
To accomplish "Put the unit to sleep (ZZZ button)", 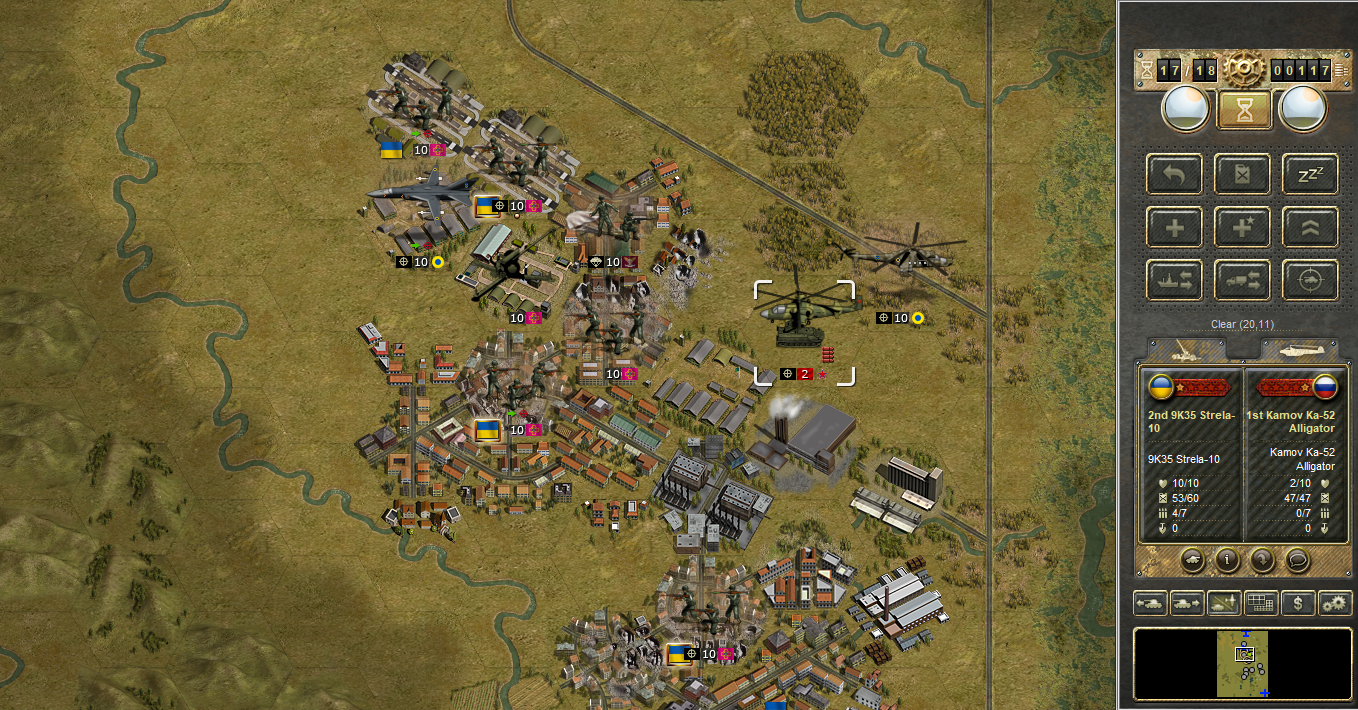I will pos(1310,174).
